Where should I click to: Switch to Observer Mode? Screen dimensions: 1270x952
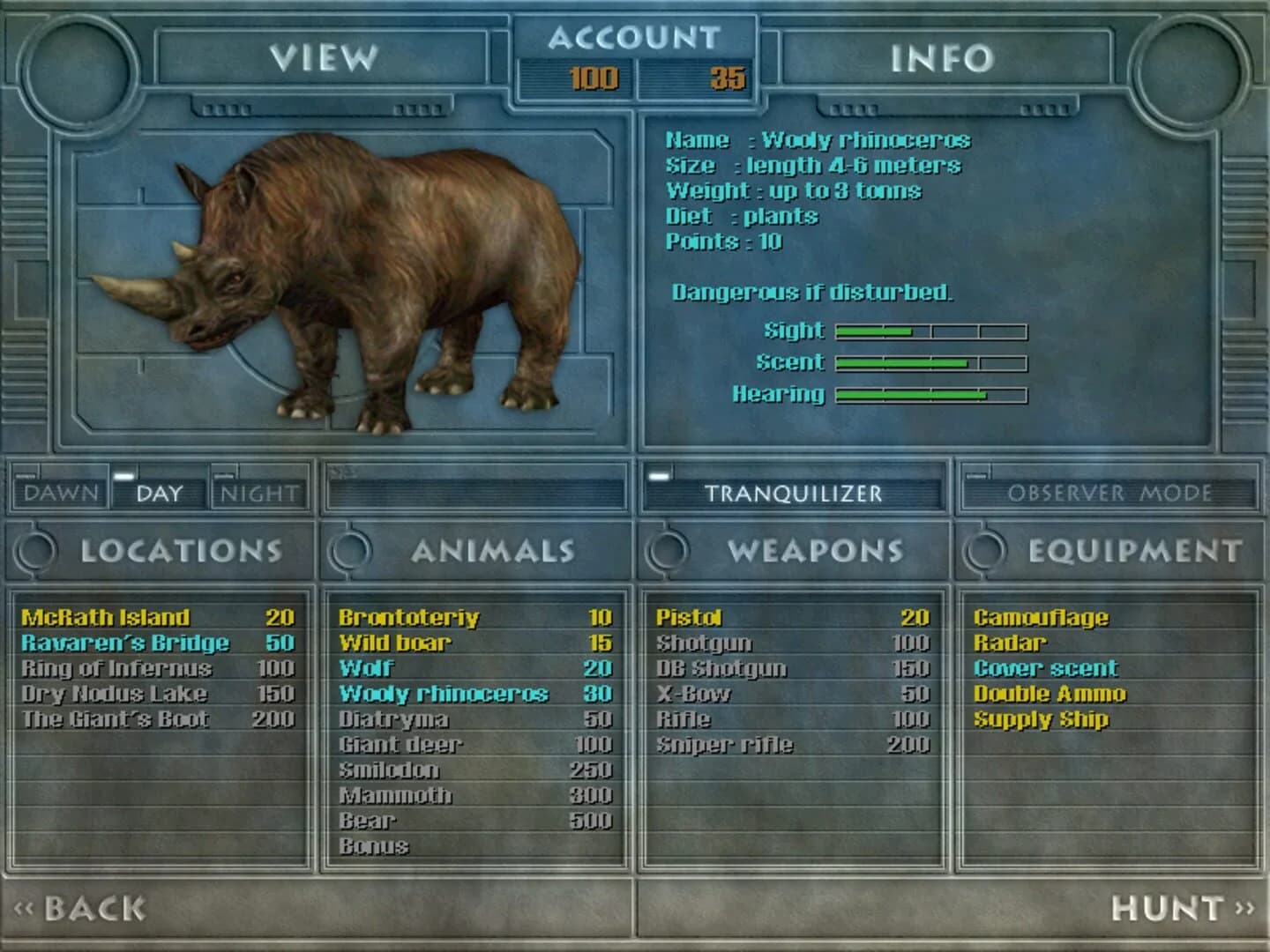click(1111, 495)
